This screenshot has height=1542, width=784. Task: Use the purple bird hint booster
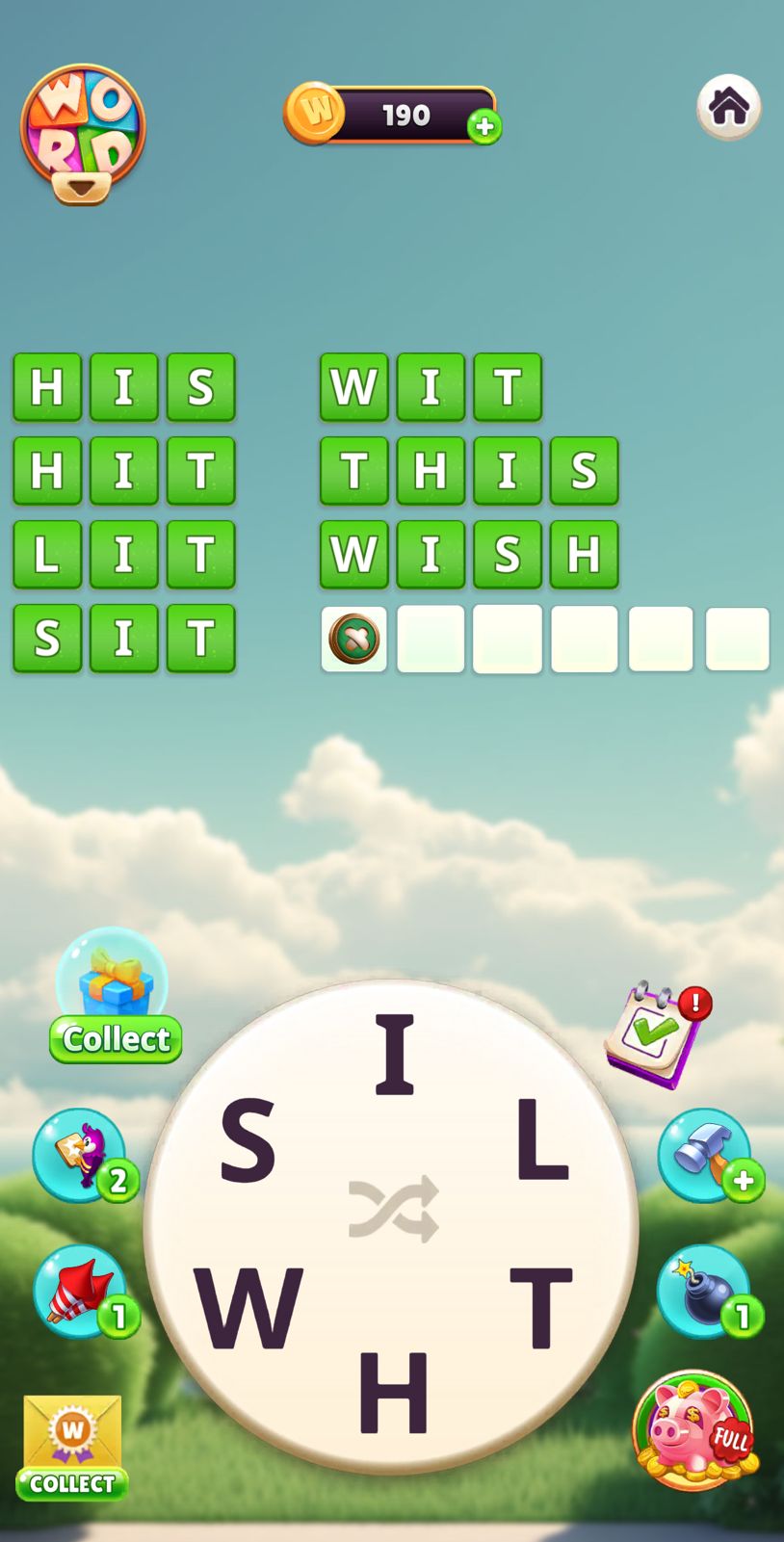[x=81, y=1154]
